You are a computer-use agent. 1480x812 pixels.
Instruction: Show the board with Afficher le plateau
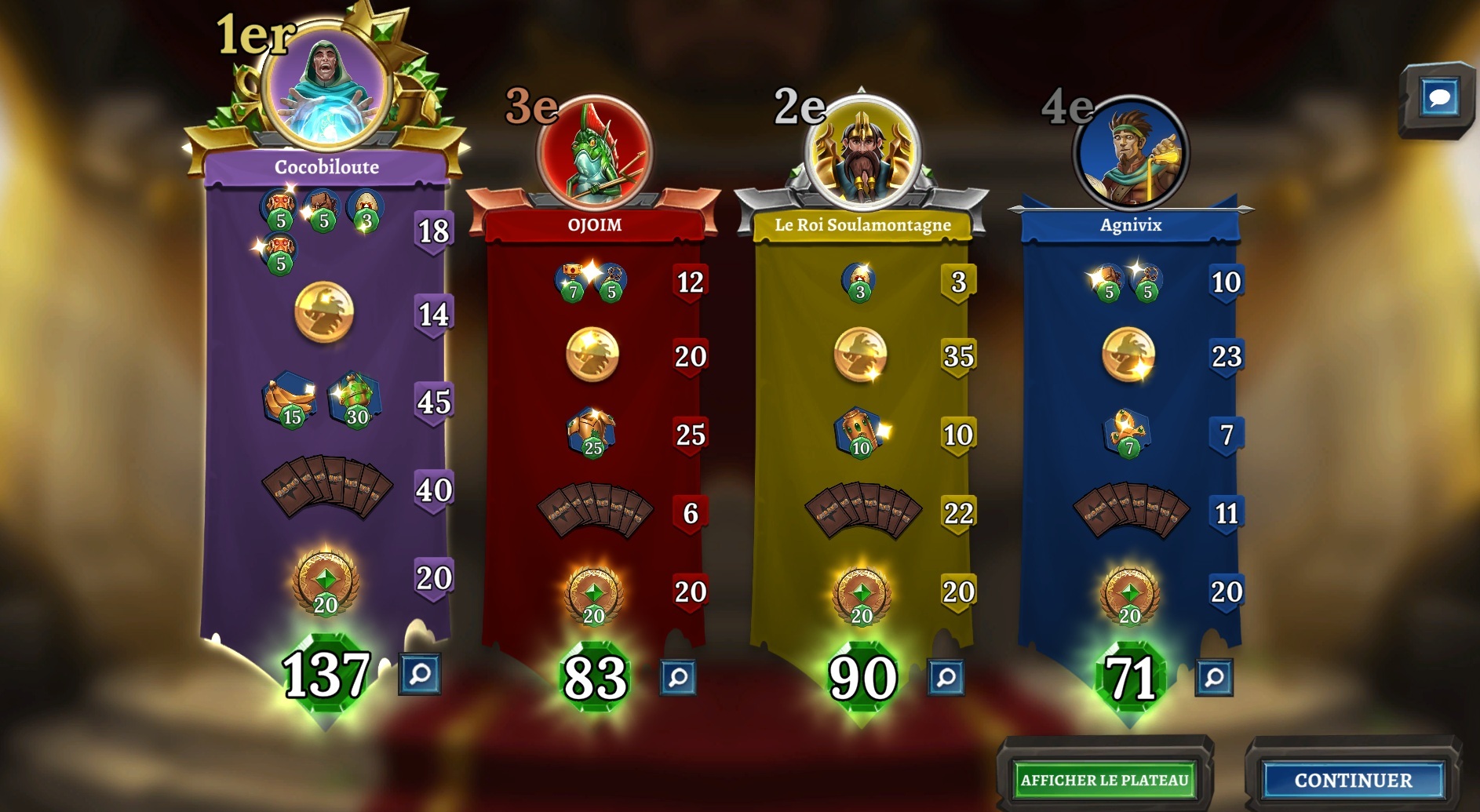[1104, 780]
